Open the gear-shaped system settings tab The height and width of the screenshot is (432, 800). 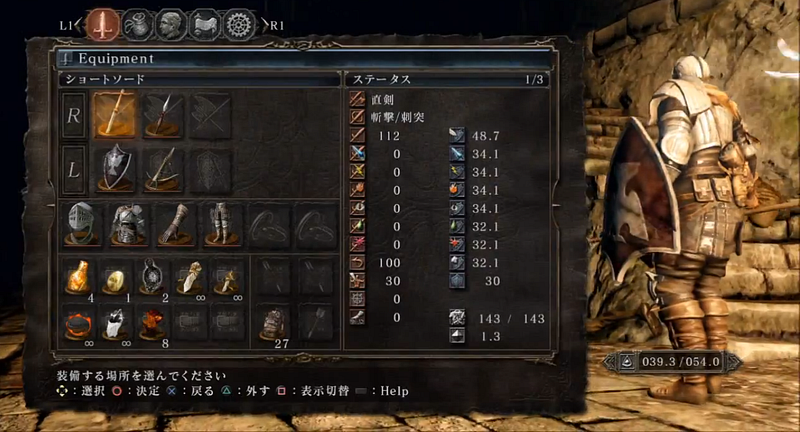pyautogui.click(x=239, y=22)
